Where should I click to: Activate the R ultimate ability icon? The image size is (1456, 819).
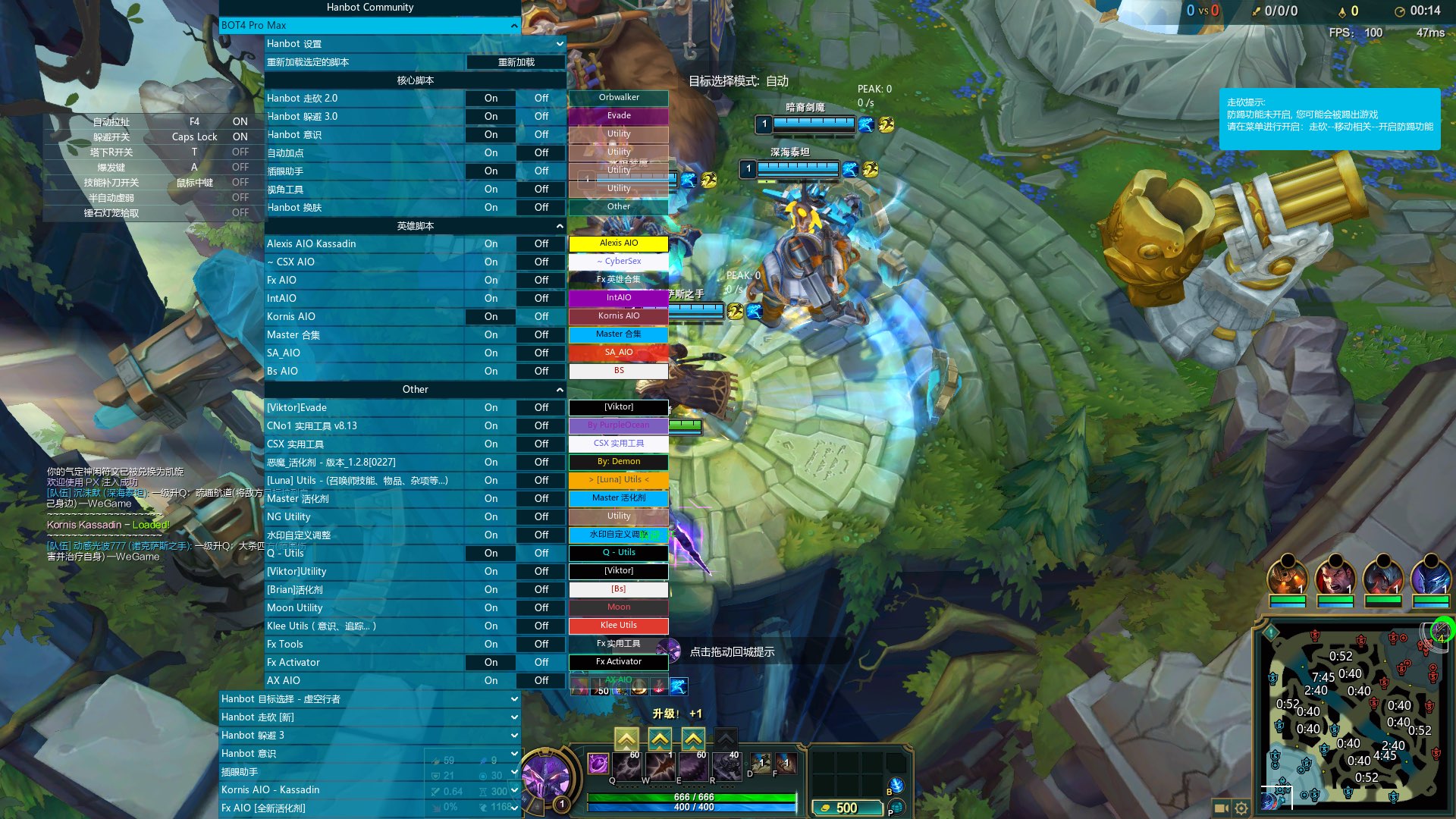[x=726, y=766]
